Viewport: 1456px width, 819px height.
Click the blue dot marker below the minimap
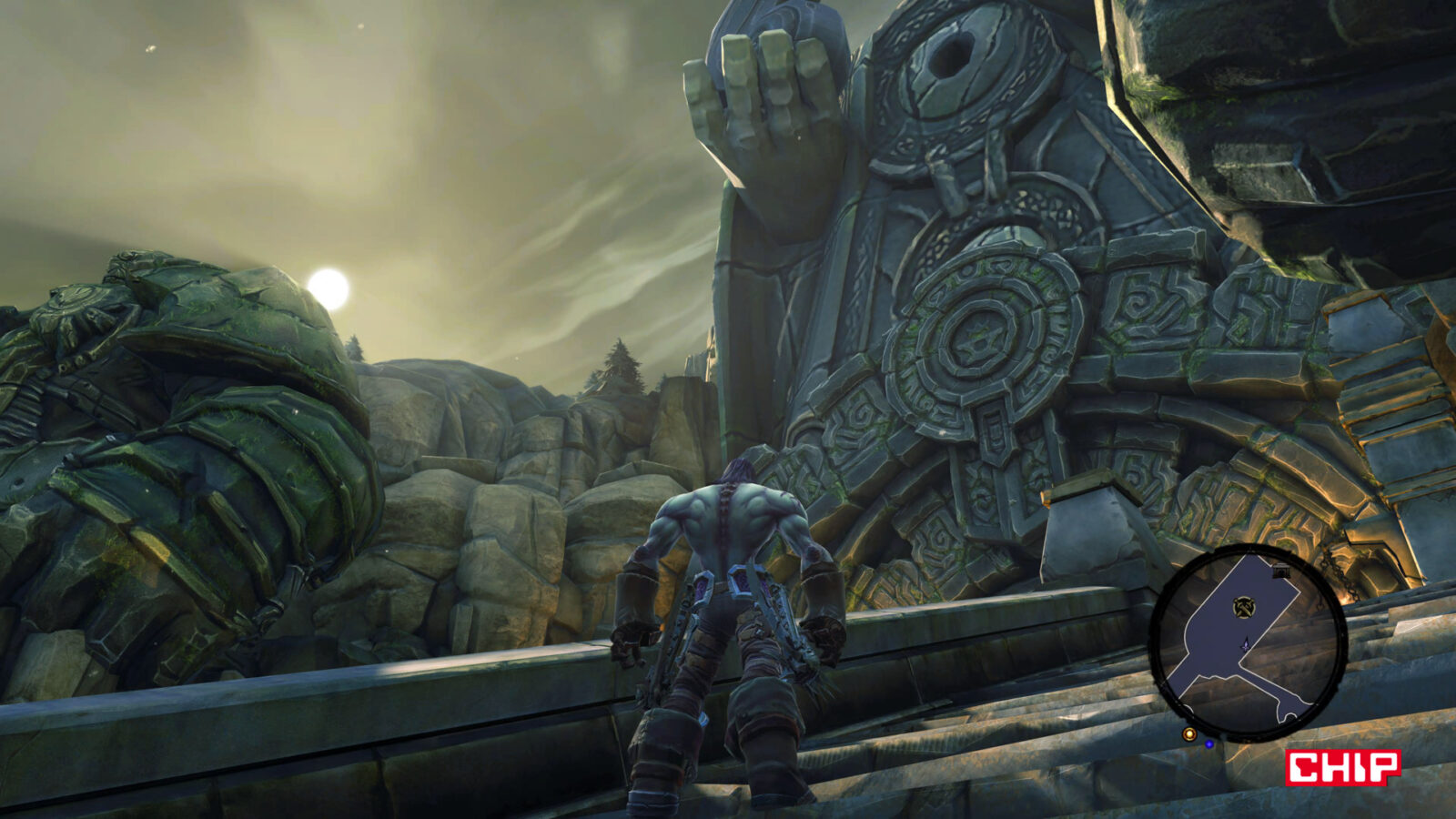(1209, 743)
